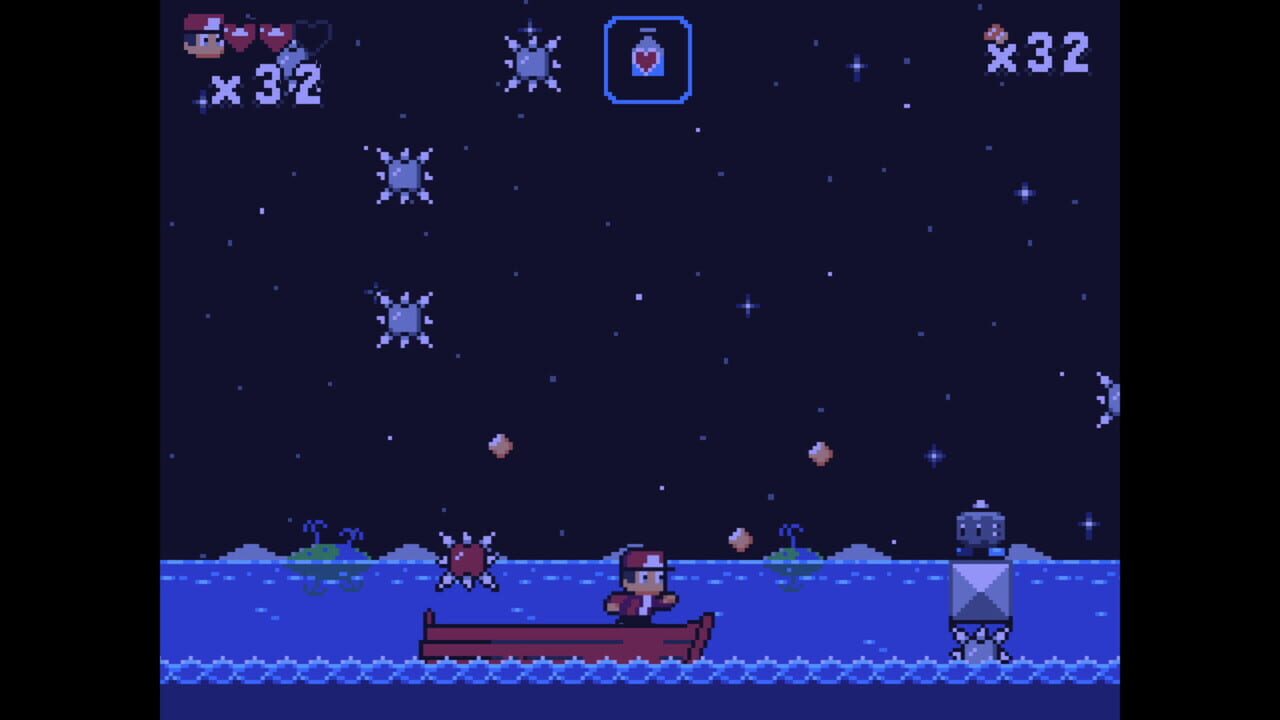Click the red urchin enemy above the water
The width and height of the screenshot is (1280, 720).
click(x=466, y=557)
